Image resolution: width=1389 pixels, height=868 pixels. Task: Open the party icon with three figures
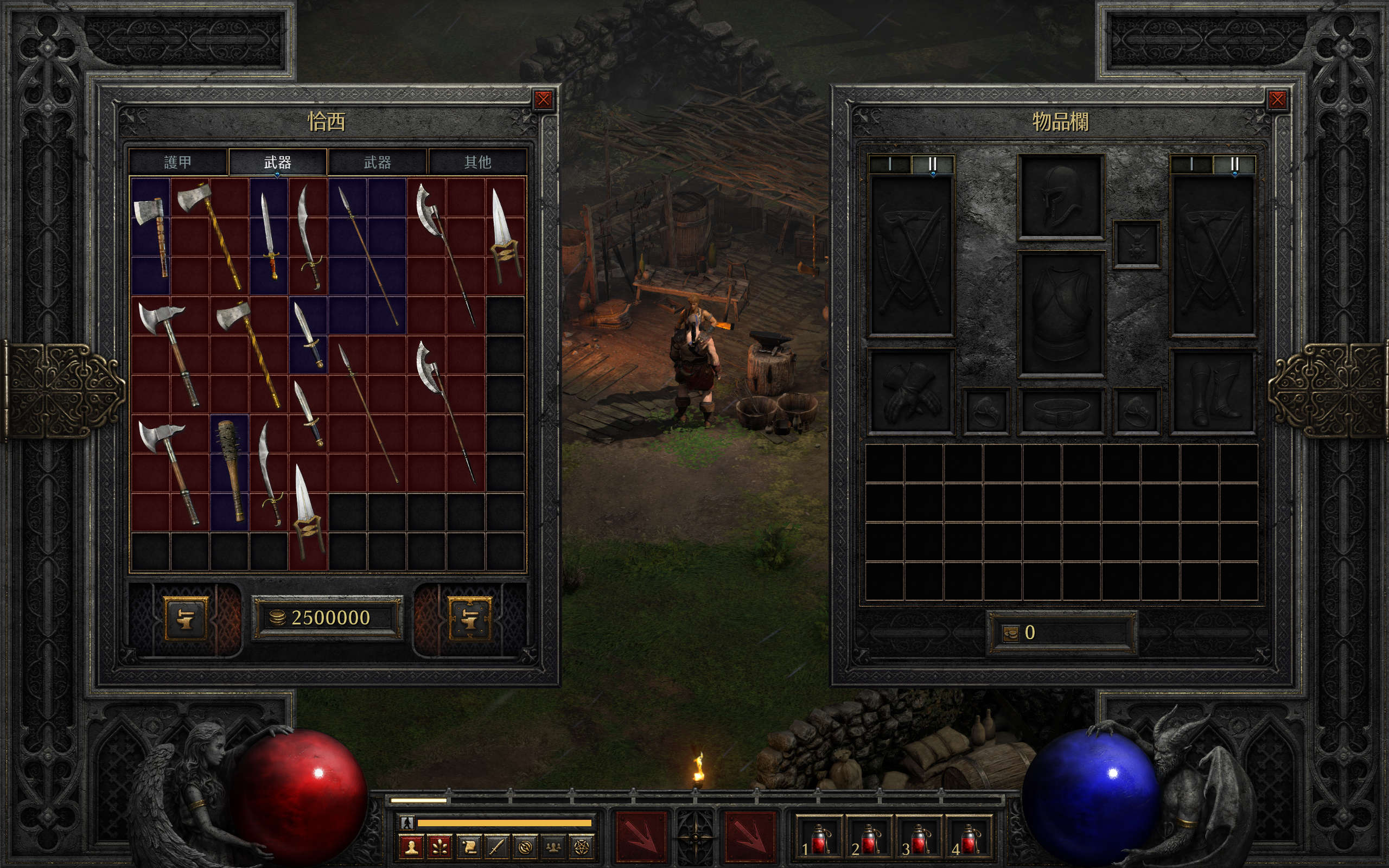(x=553, y=847)
